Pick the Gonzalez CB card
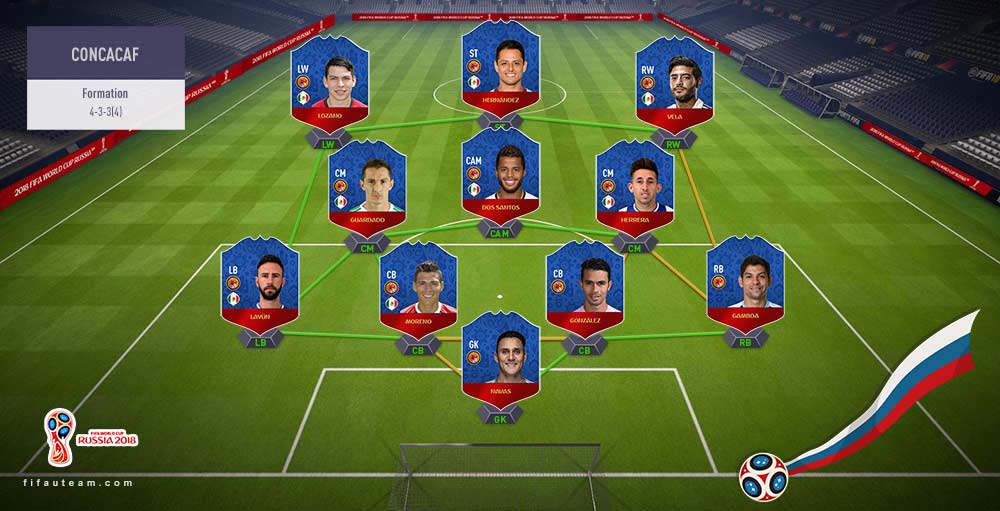This screenshot has height=511, width=1000. click(x=584, y=287)
